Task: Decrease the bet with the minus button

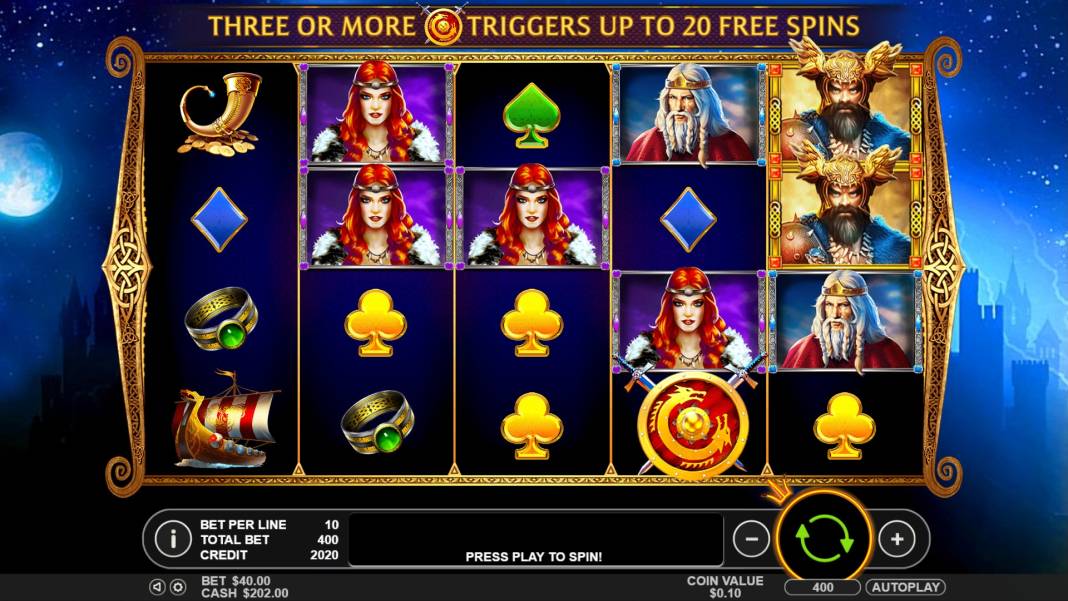Action: tap(751, 539)
